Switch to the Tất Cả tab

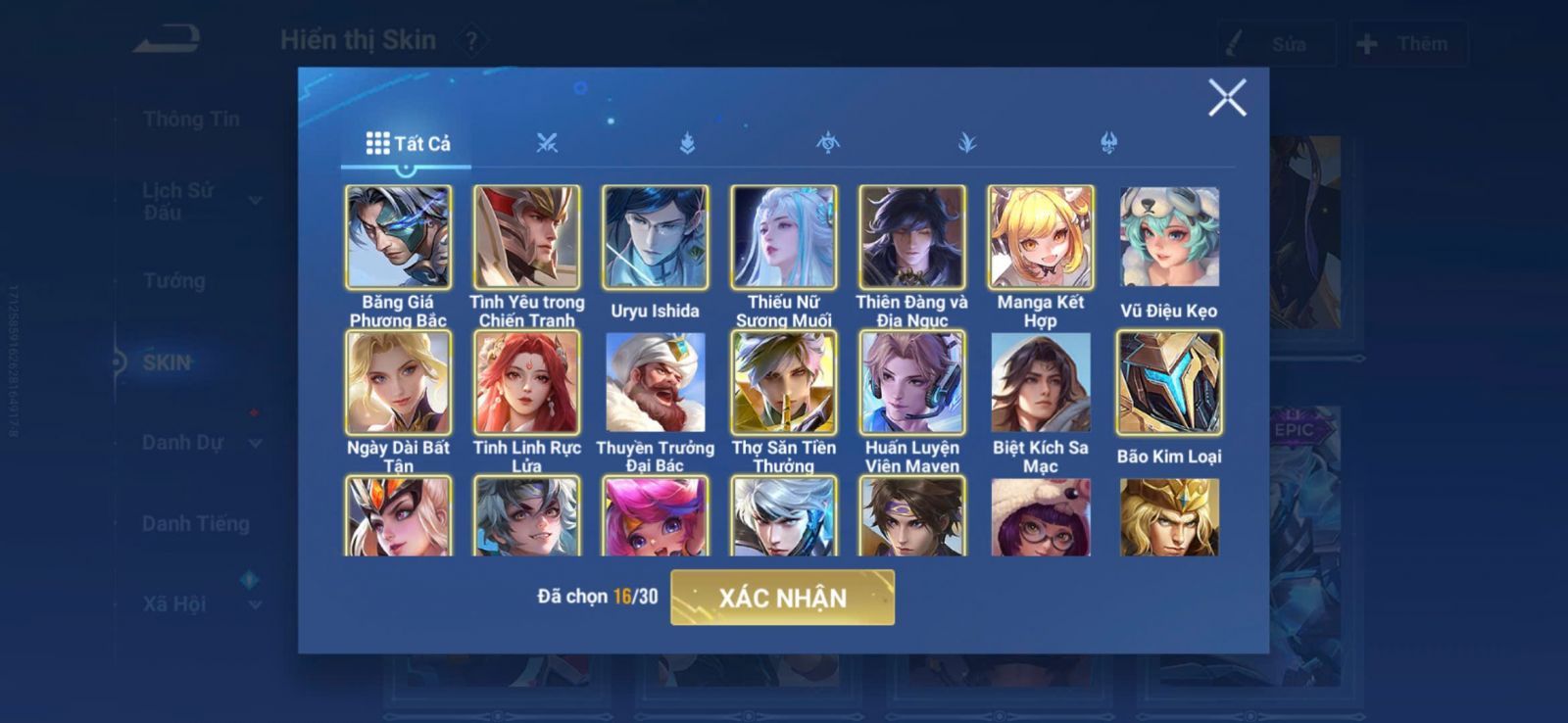[x=408, y=144]
